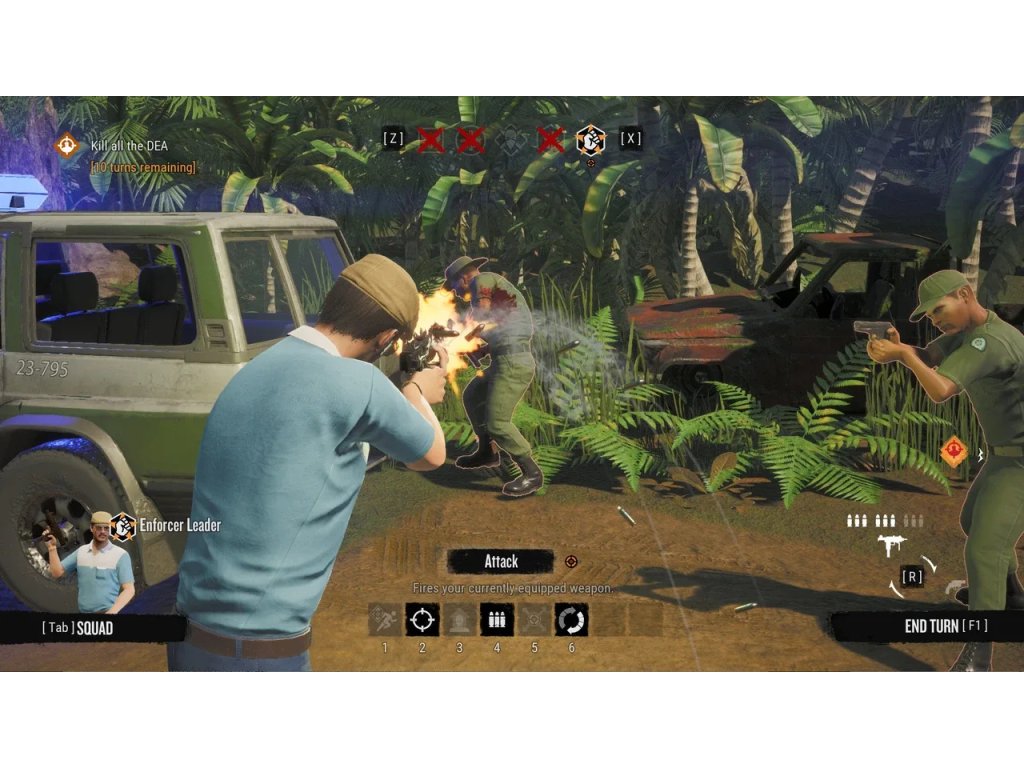1024x768 pixels.
Task: Activate the three-bullets ability icon
Action: [497, 620]
